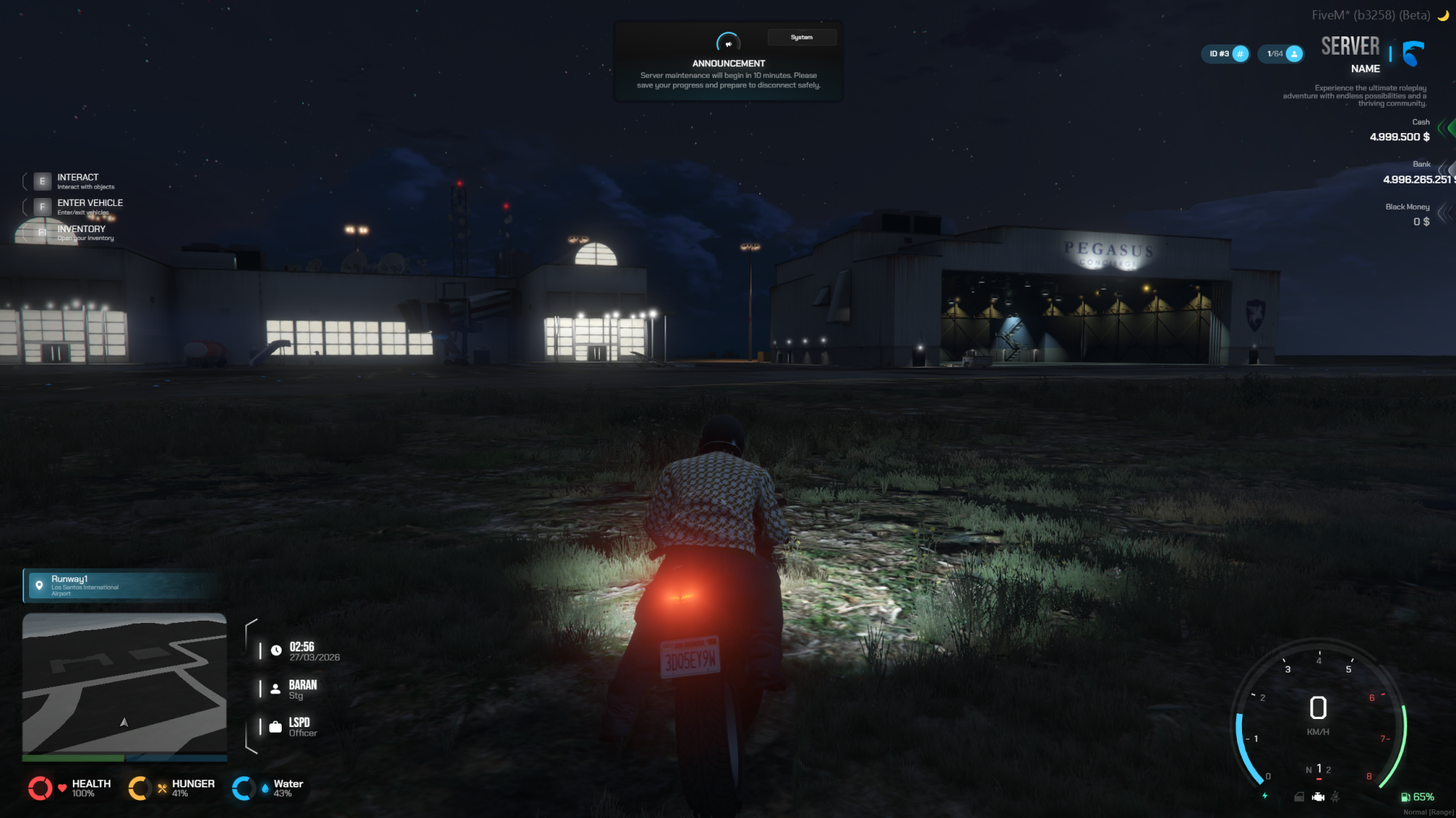
Task: Open the 1/64 player count badge
Action: pyautogui.click(x=1281, y=54)
